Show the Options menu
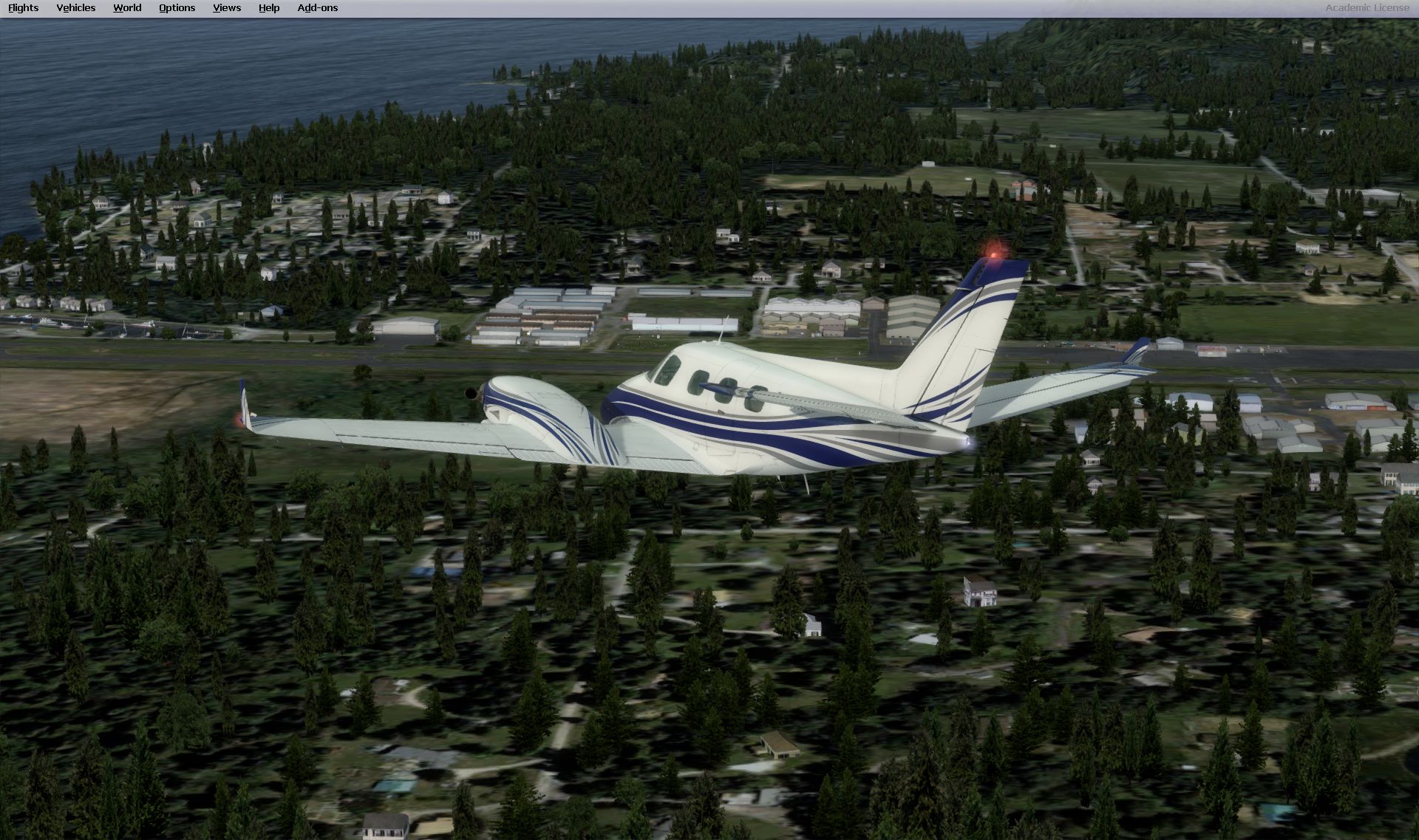 177,8
